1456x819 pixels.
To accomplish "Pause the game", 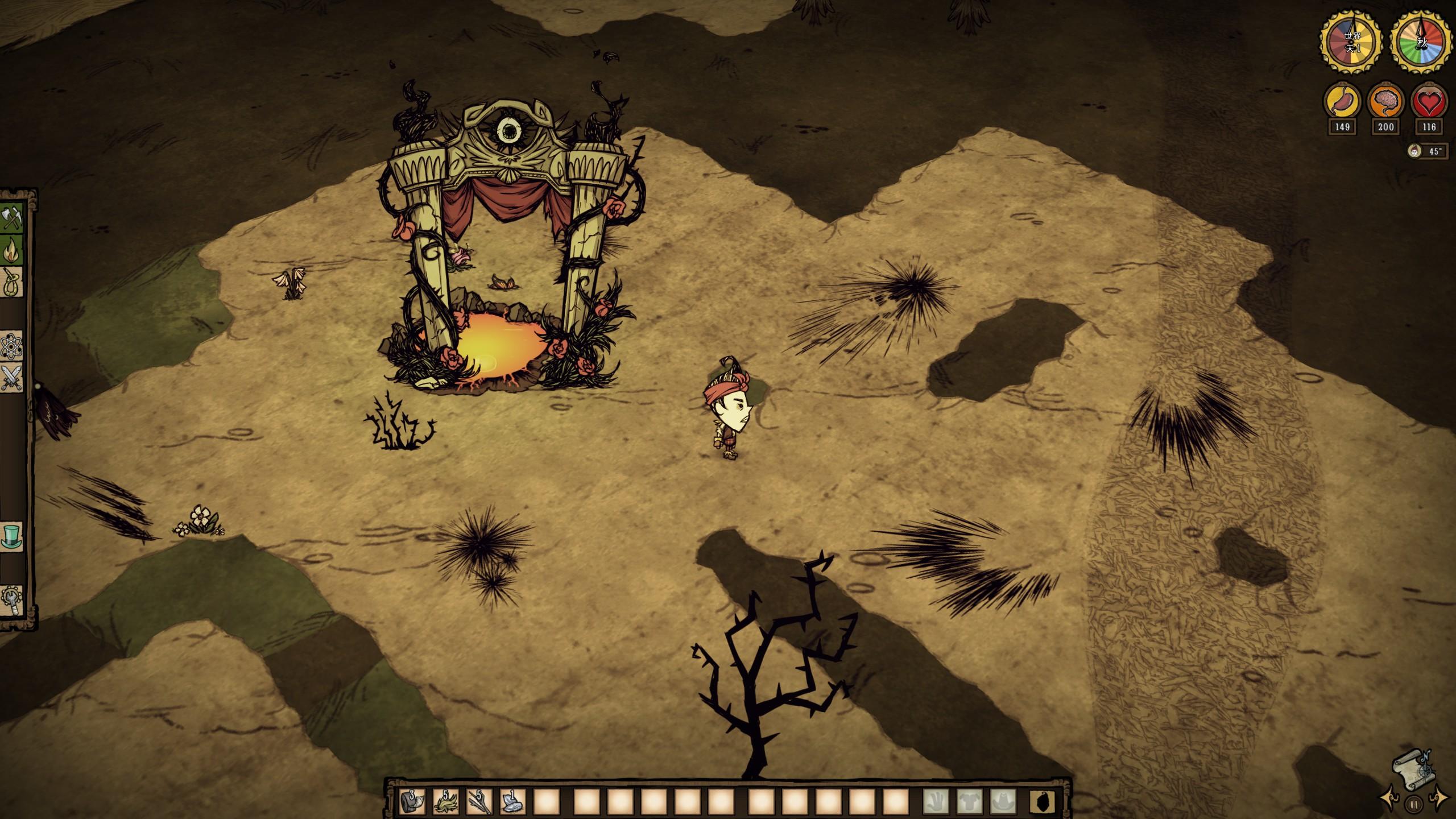I will (1413, 805).
